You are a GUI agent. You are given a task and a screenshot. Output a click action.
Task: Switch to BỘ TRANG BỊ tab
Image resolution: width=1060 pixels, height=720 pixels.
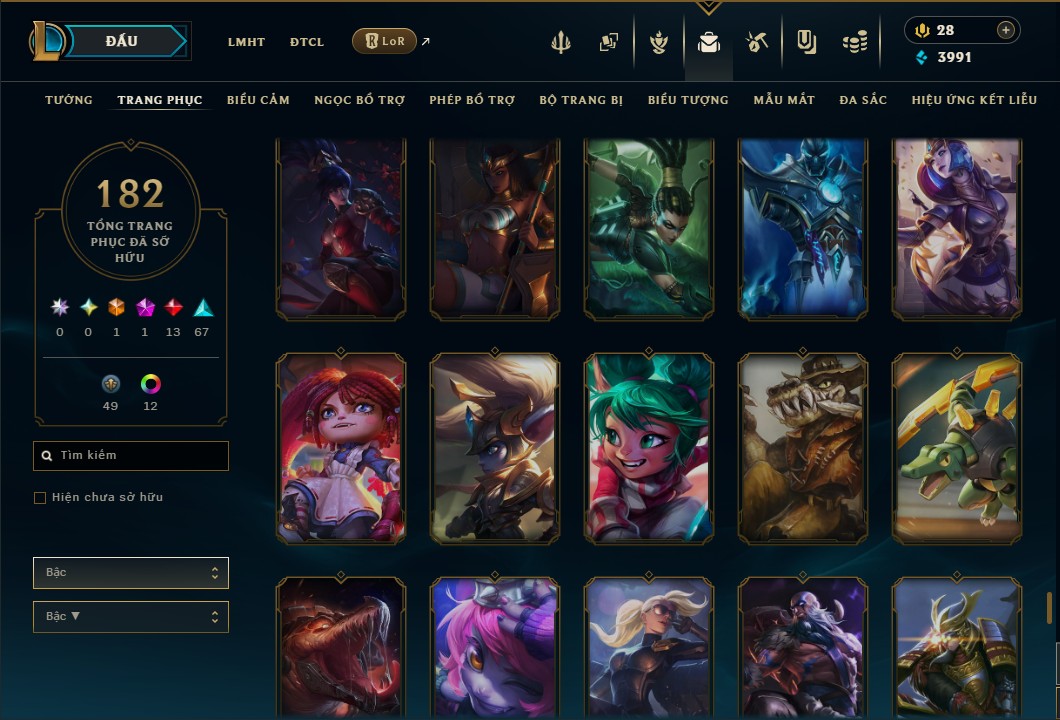(x=581, y=100)
